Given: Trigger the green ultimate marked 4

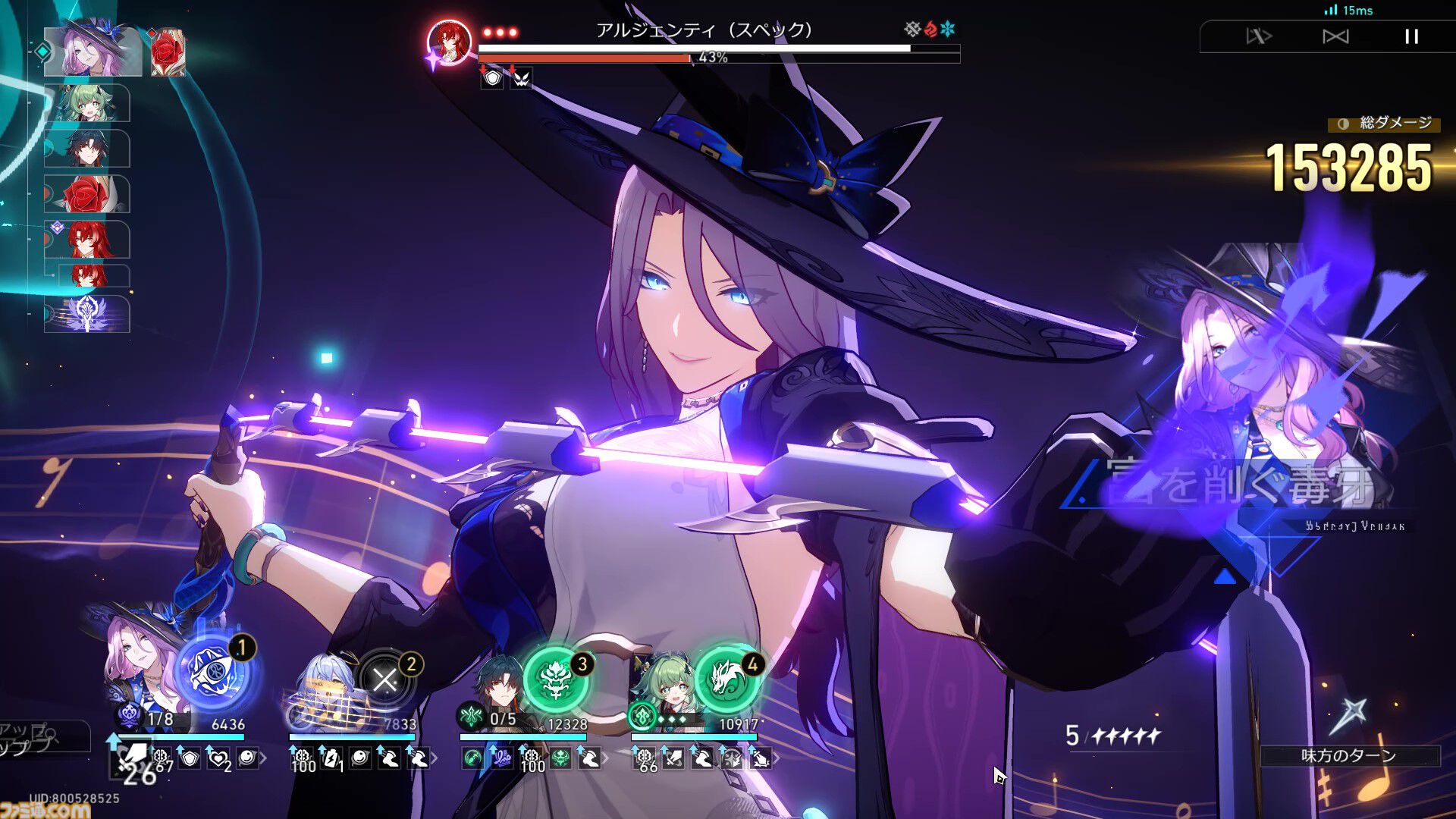Looking at the screenshot, I should pos(726,678).
